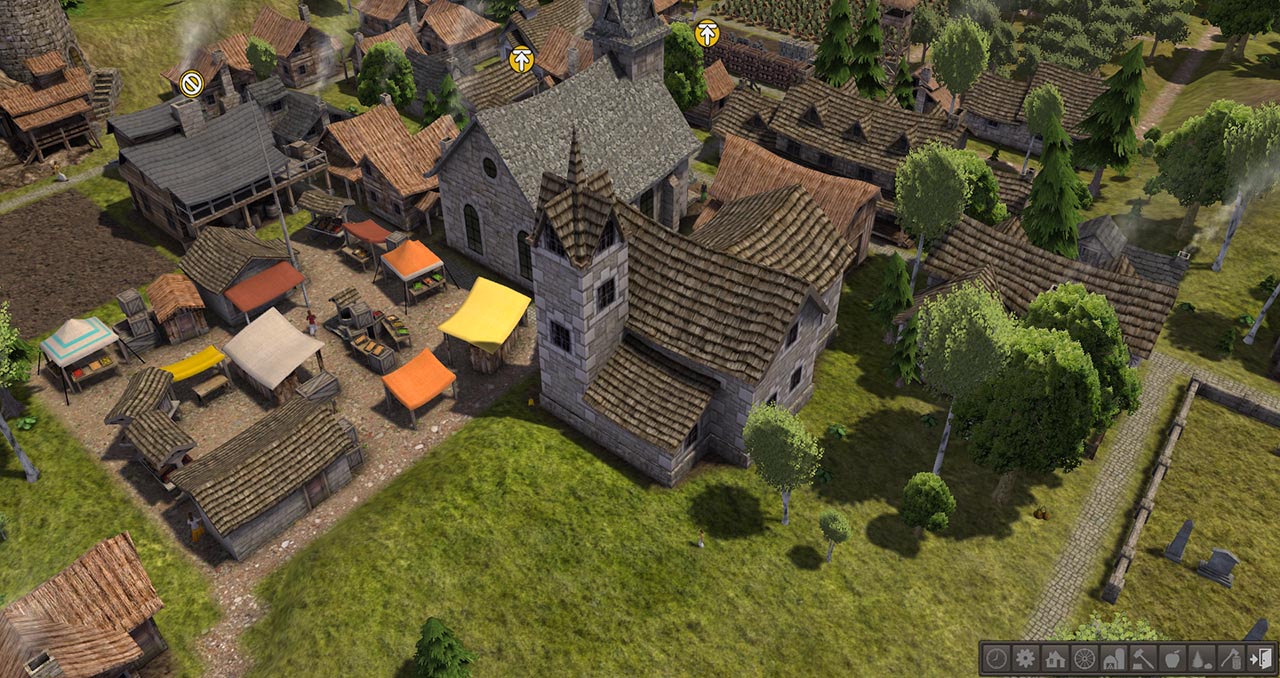Open the hammer resource production menu

point(1141,658)
